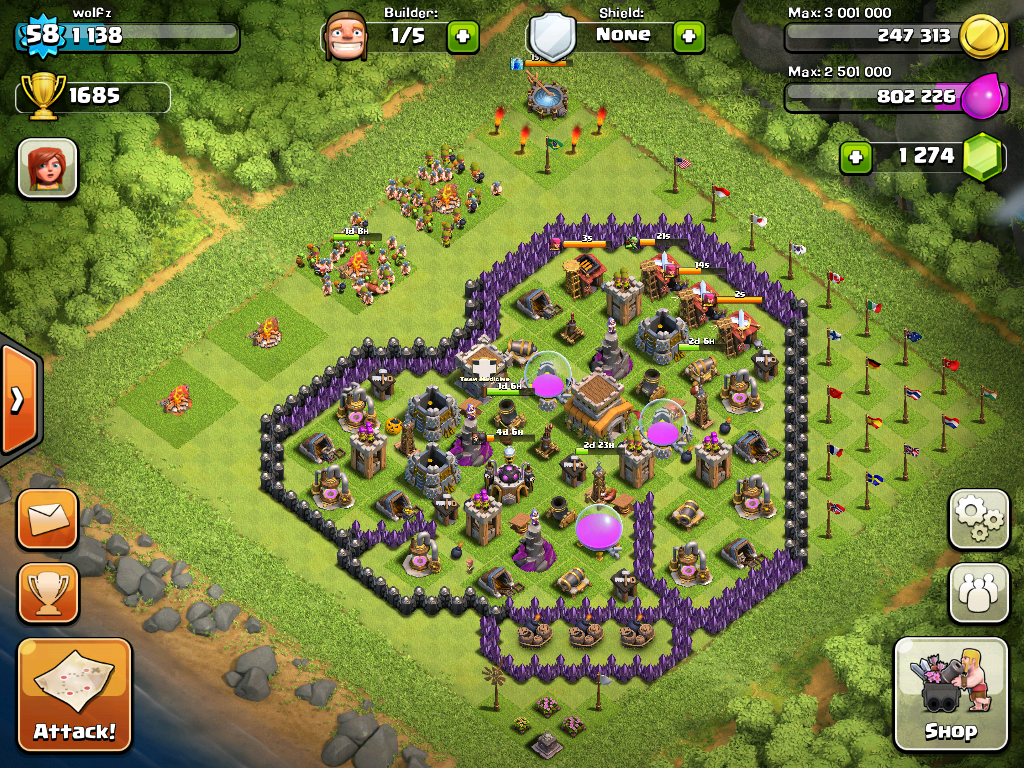Open the settings gears button

click(x=978, y=519)
